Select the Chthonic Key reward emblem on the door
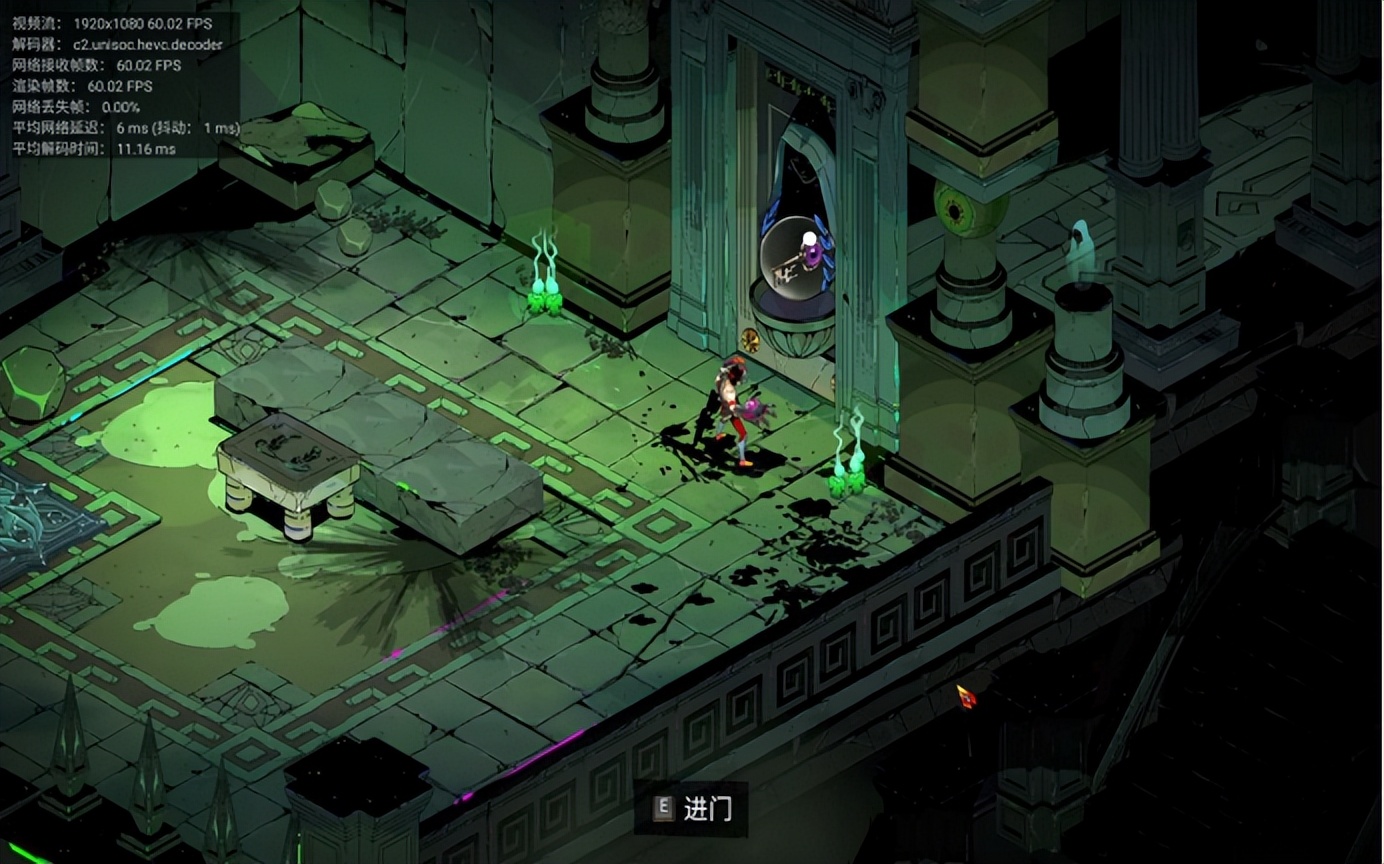Image resolution: width=1384 pixels, height=864 pixels. point(790,262)
